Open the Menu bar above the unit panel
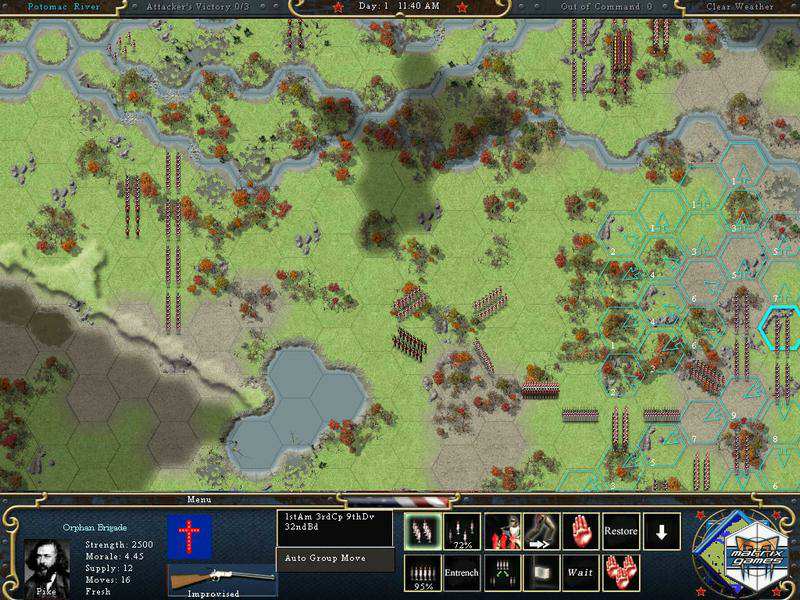800x600 pixels. pos(200,499)
